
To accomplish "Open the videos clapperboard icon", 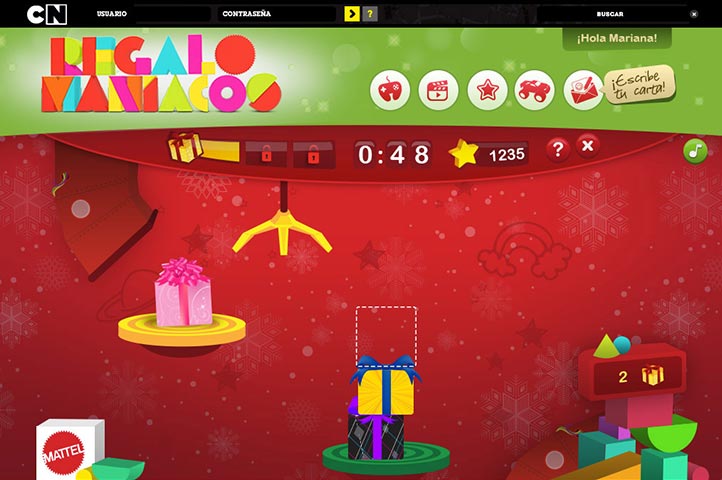I will point(438,91).
